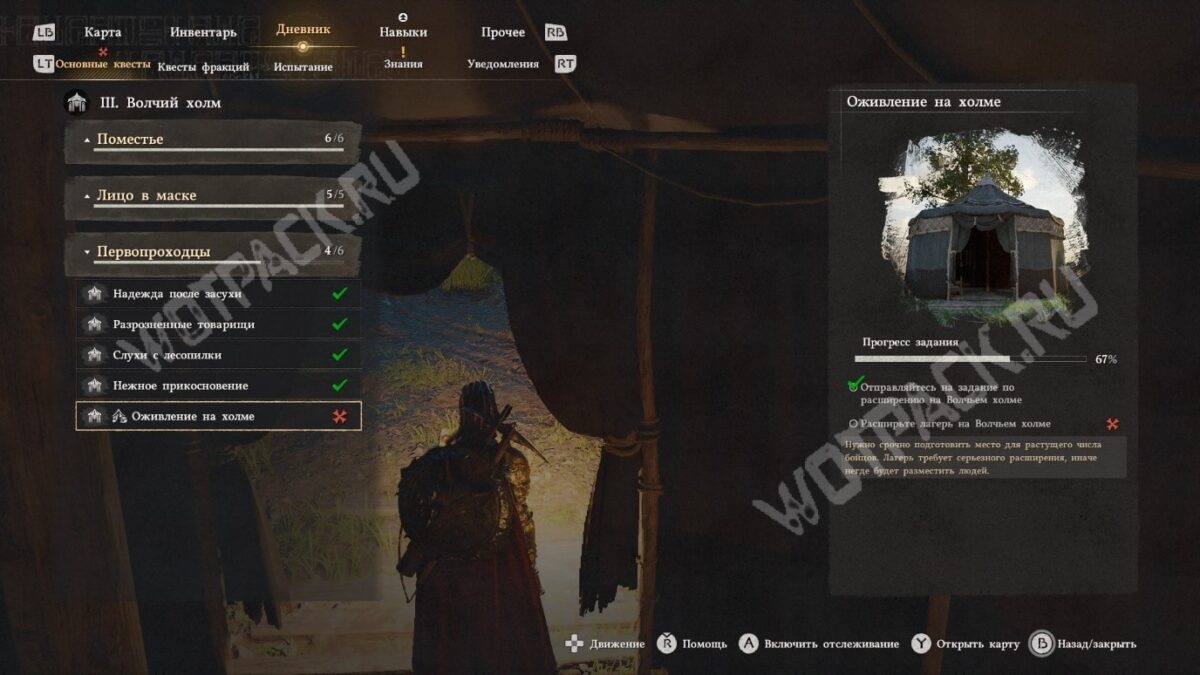Expand the Лицо в маске quest group
1200x675 pixels.
tap(213, 196)
